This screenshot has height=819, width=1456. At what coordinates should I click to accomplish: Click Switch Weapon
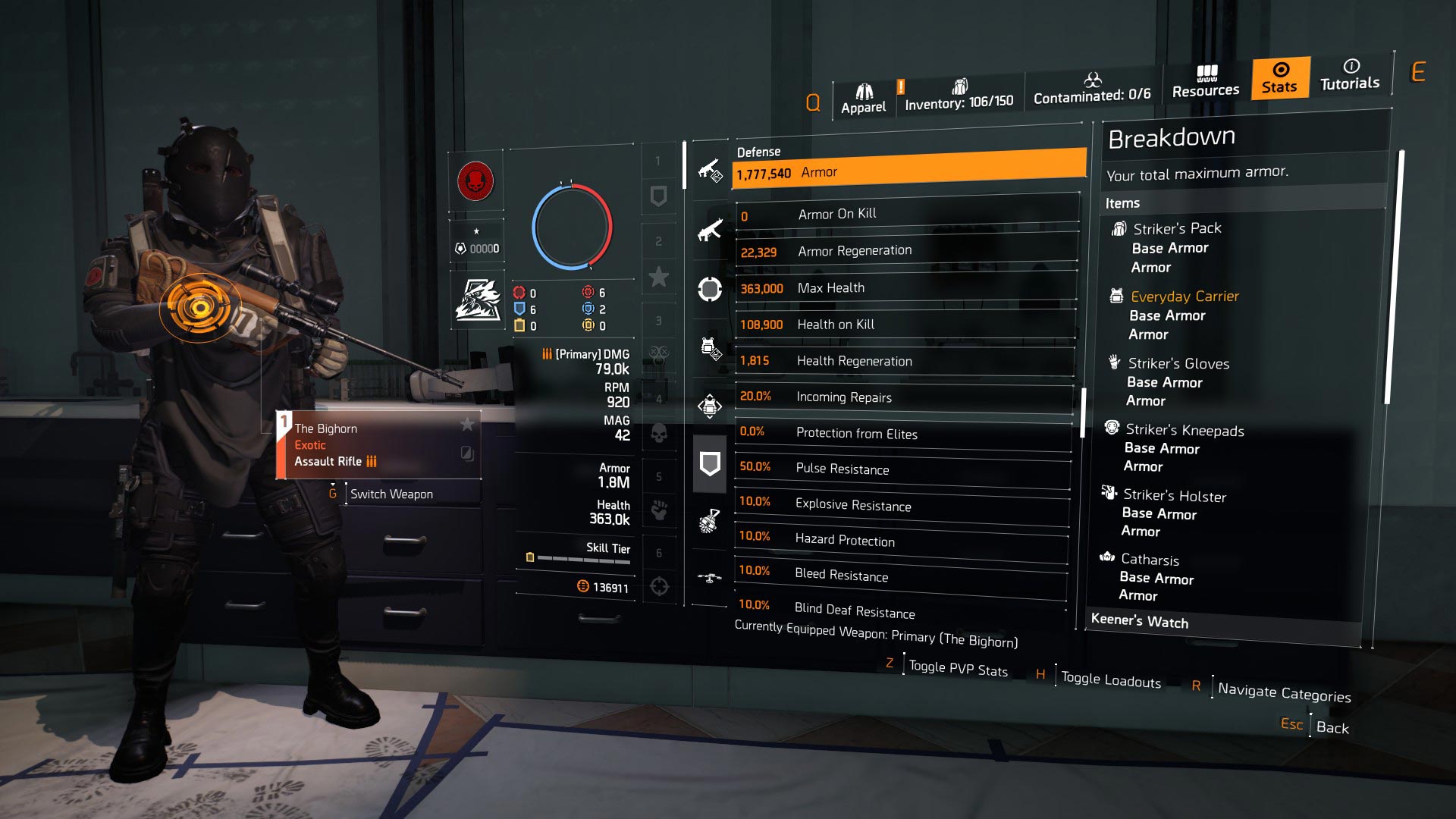pyautogui.click(x=391, y=494)
